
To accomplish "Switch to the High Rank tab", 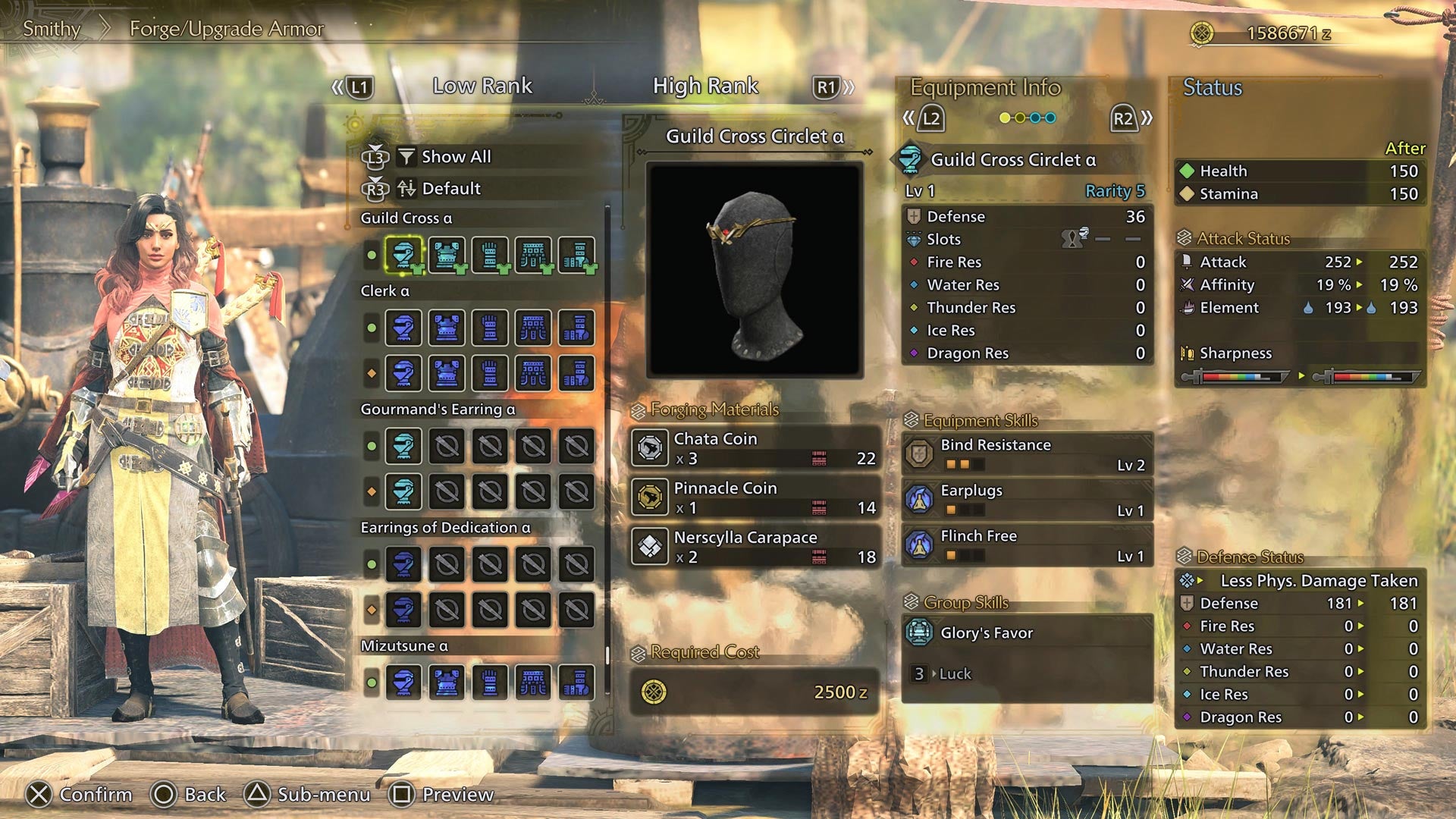I will click(704, 86).
